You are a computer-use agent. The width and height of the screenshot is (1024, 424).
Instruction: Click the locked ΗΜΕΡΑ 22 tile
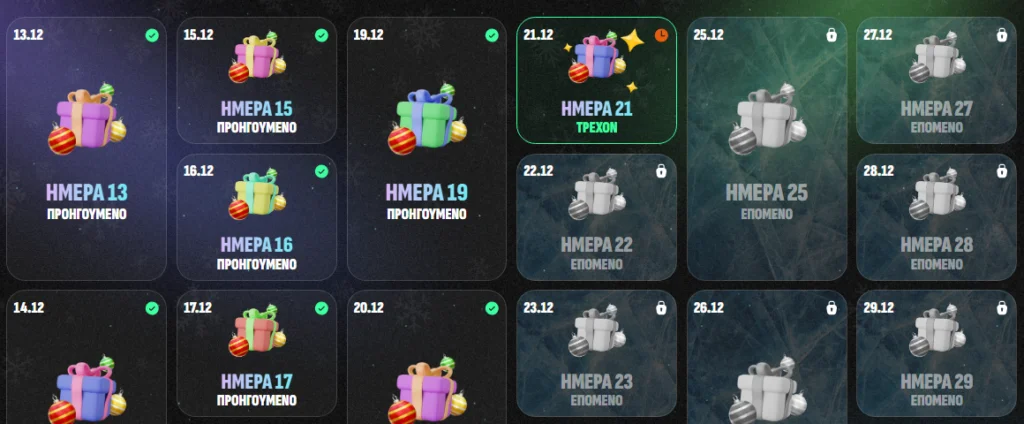(597, 217)
